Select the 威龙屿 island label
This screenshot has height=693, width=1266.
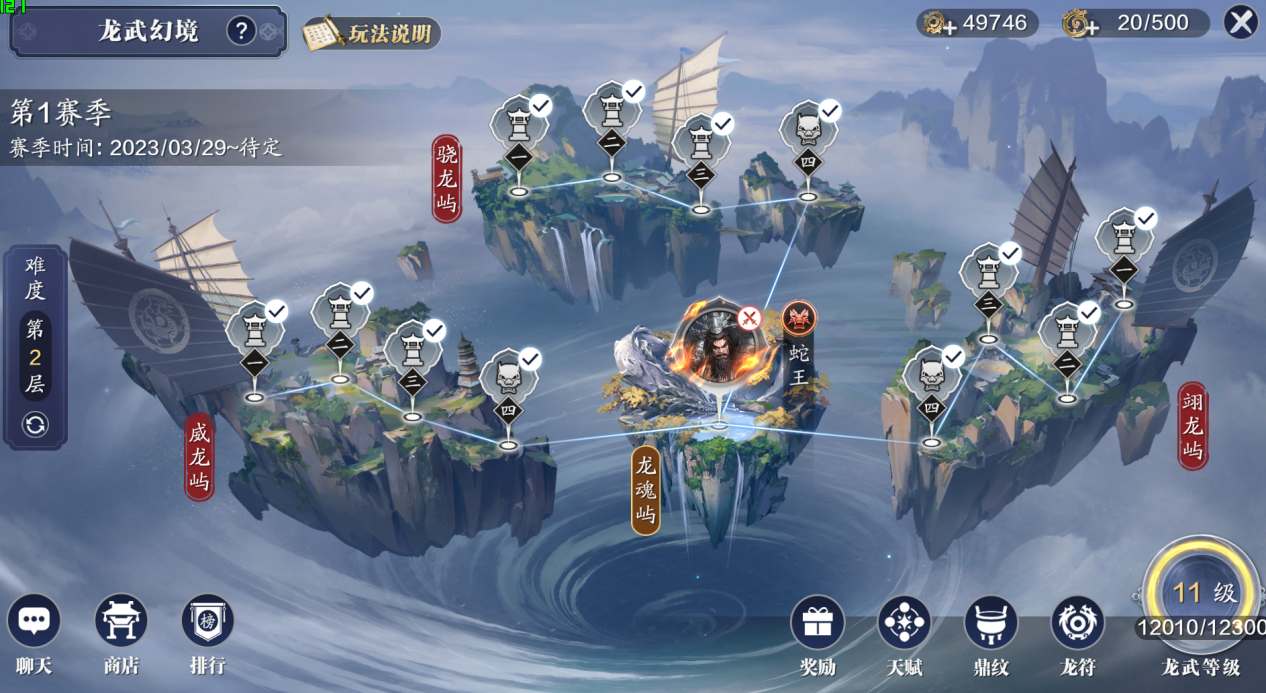pyautogui.click(x=199, y=457)
